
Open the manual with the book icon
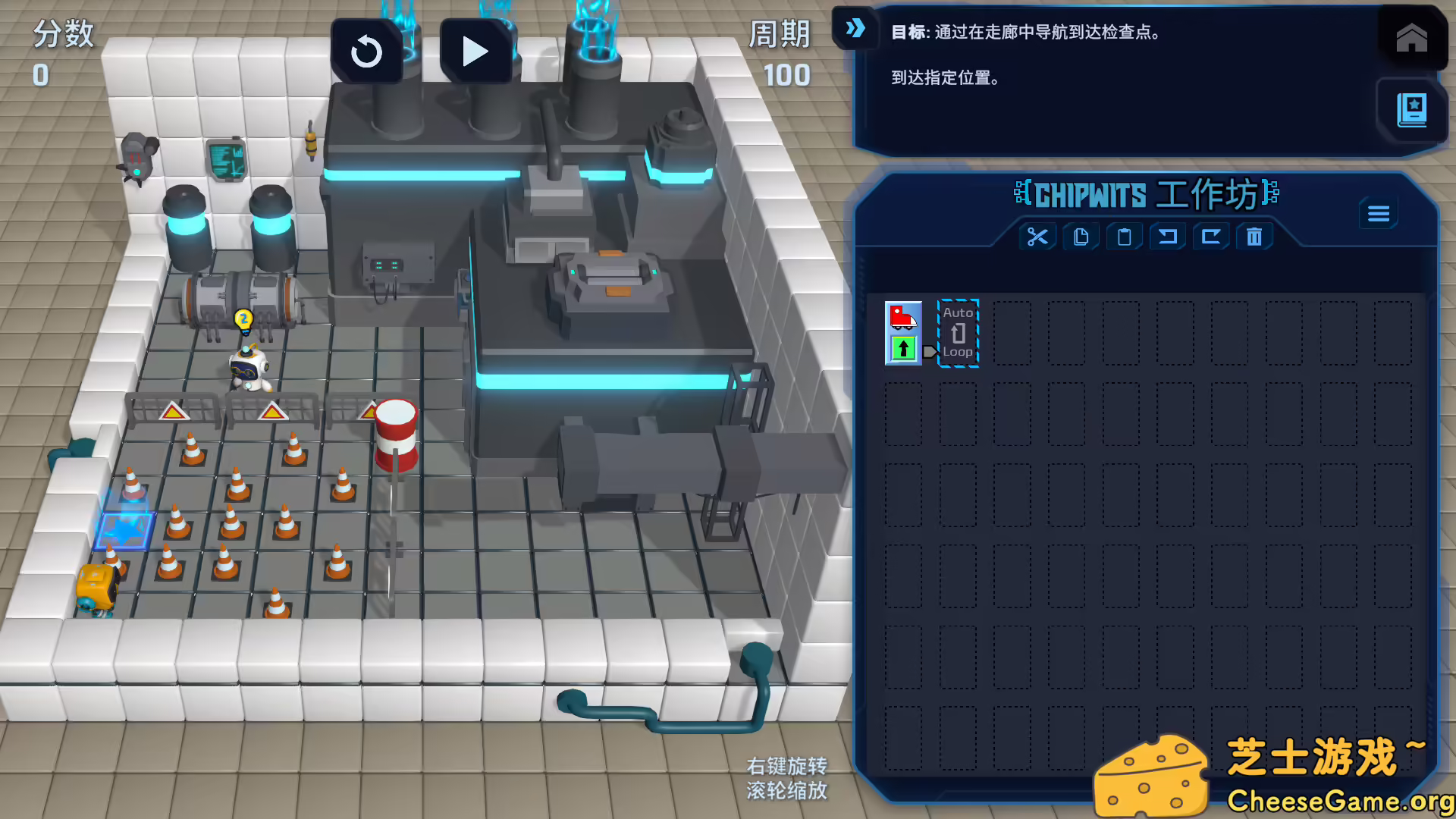tap(1410, 110)
